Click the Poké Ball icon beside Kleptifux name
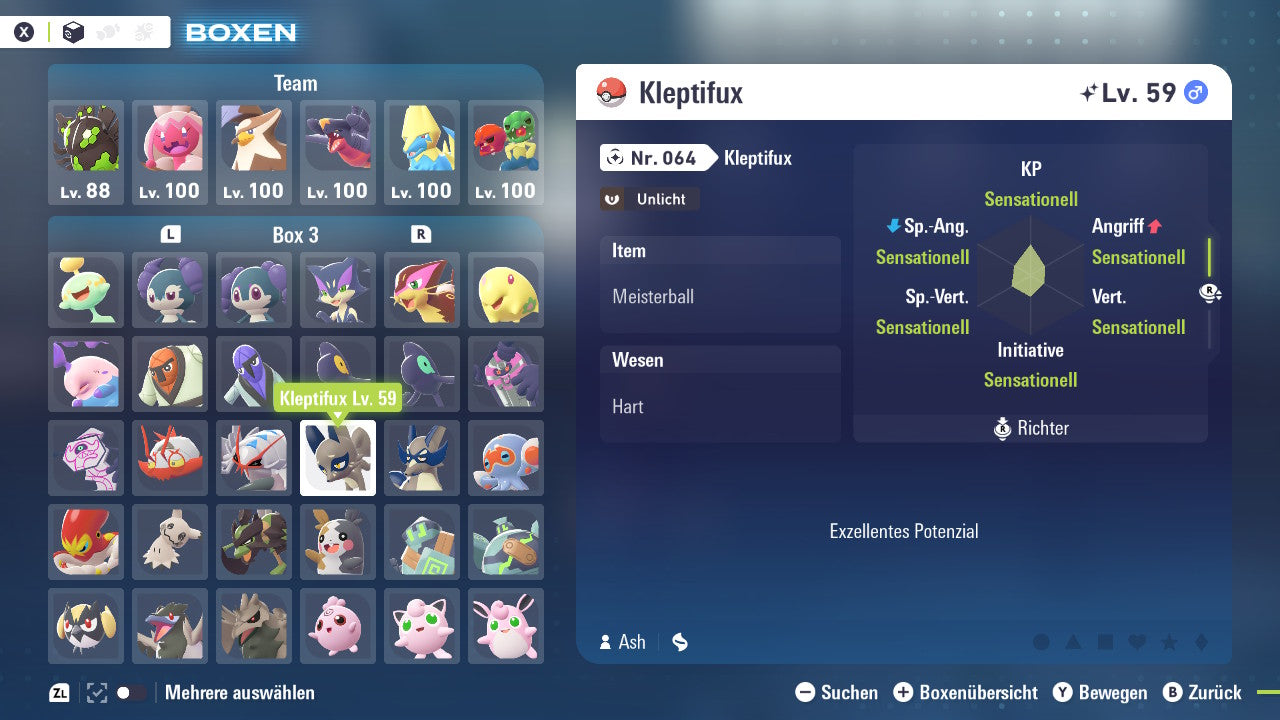 point(610,92)
